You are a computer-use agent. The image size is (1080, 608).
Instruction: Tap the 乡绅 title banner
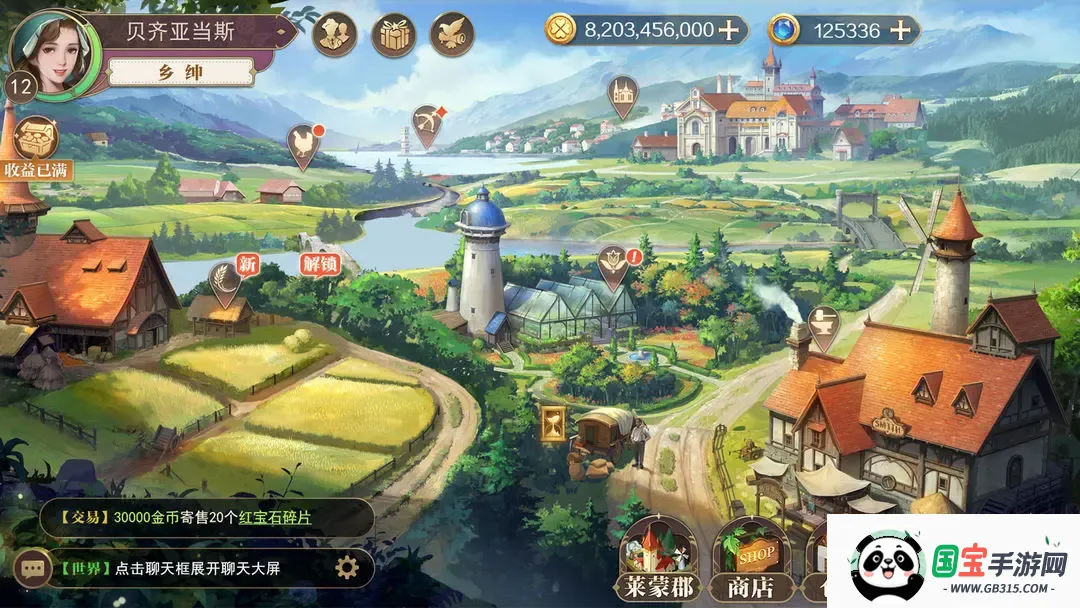point(181,72)
